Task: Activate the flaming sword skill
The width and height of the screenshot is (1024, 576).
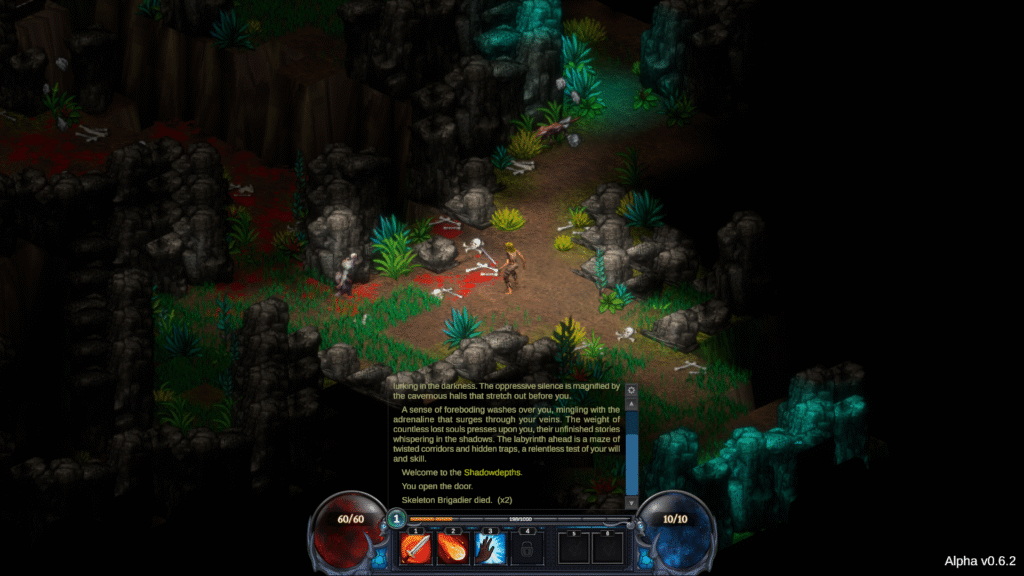Action: point(416,547)
